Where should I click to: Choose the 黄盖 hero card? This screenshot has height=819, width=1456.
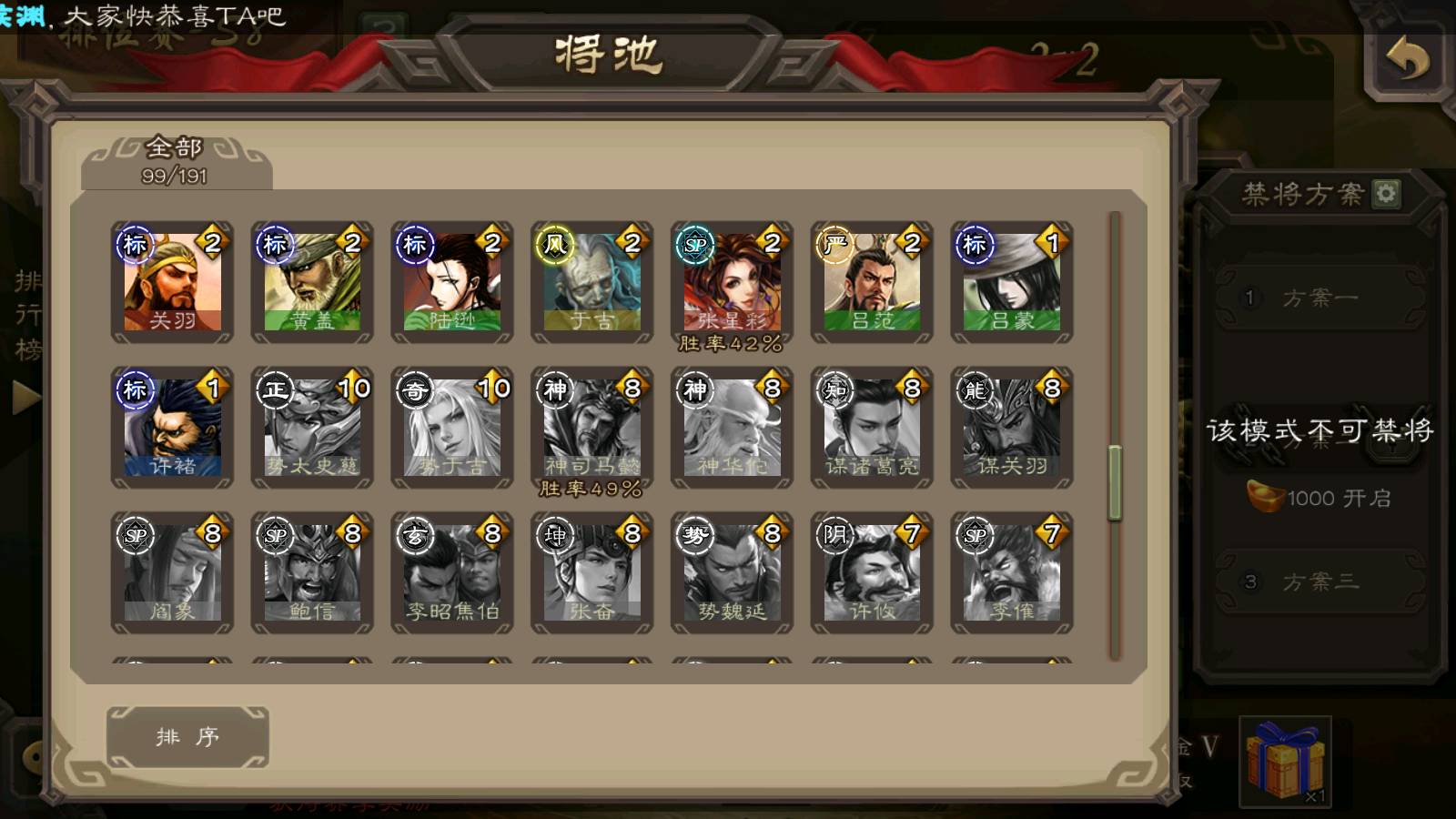(312, 283)
